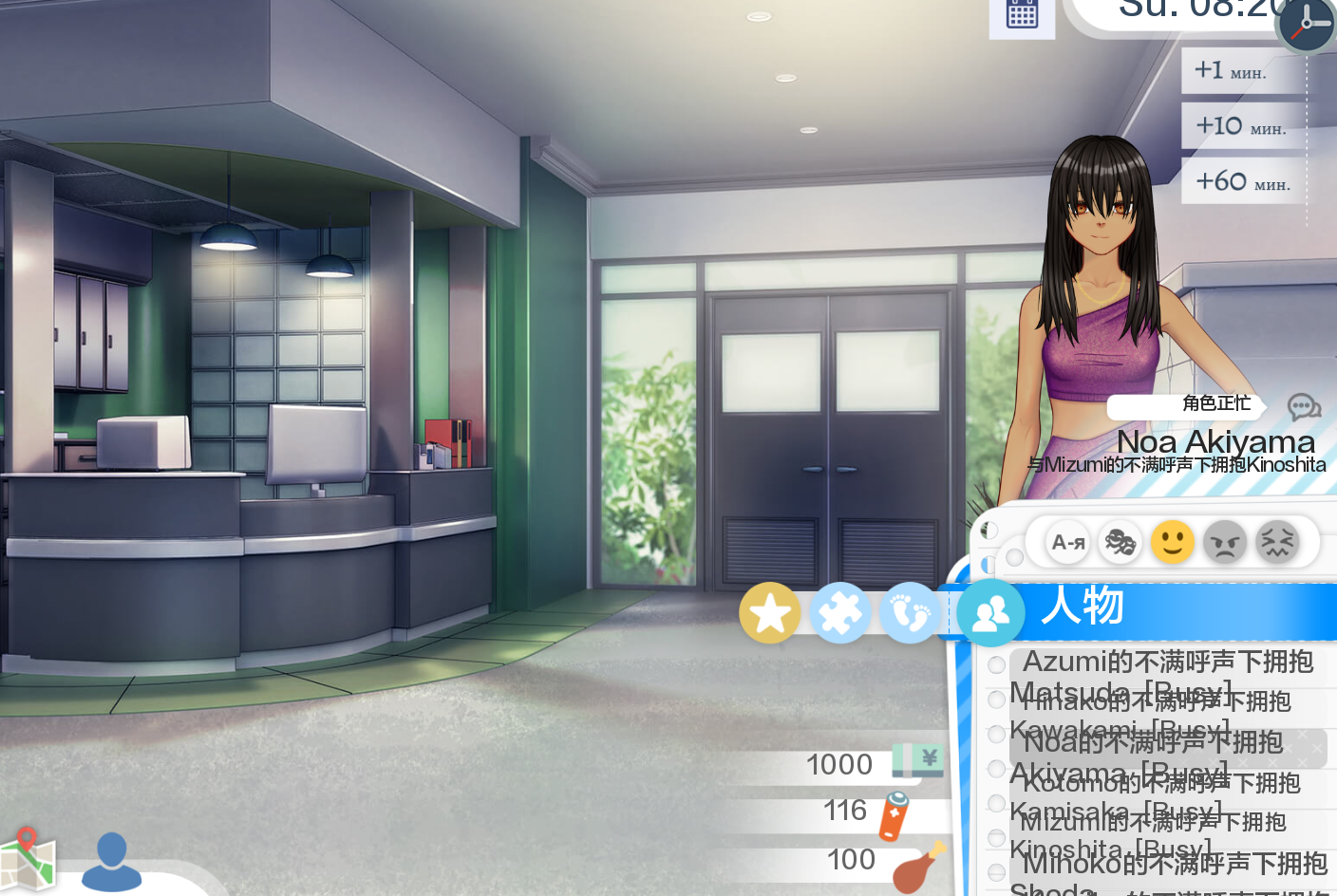Select the smiley face emotion filter

(1172, 542)
